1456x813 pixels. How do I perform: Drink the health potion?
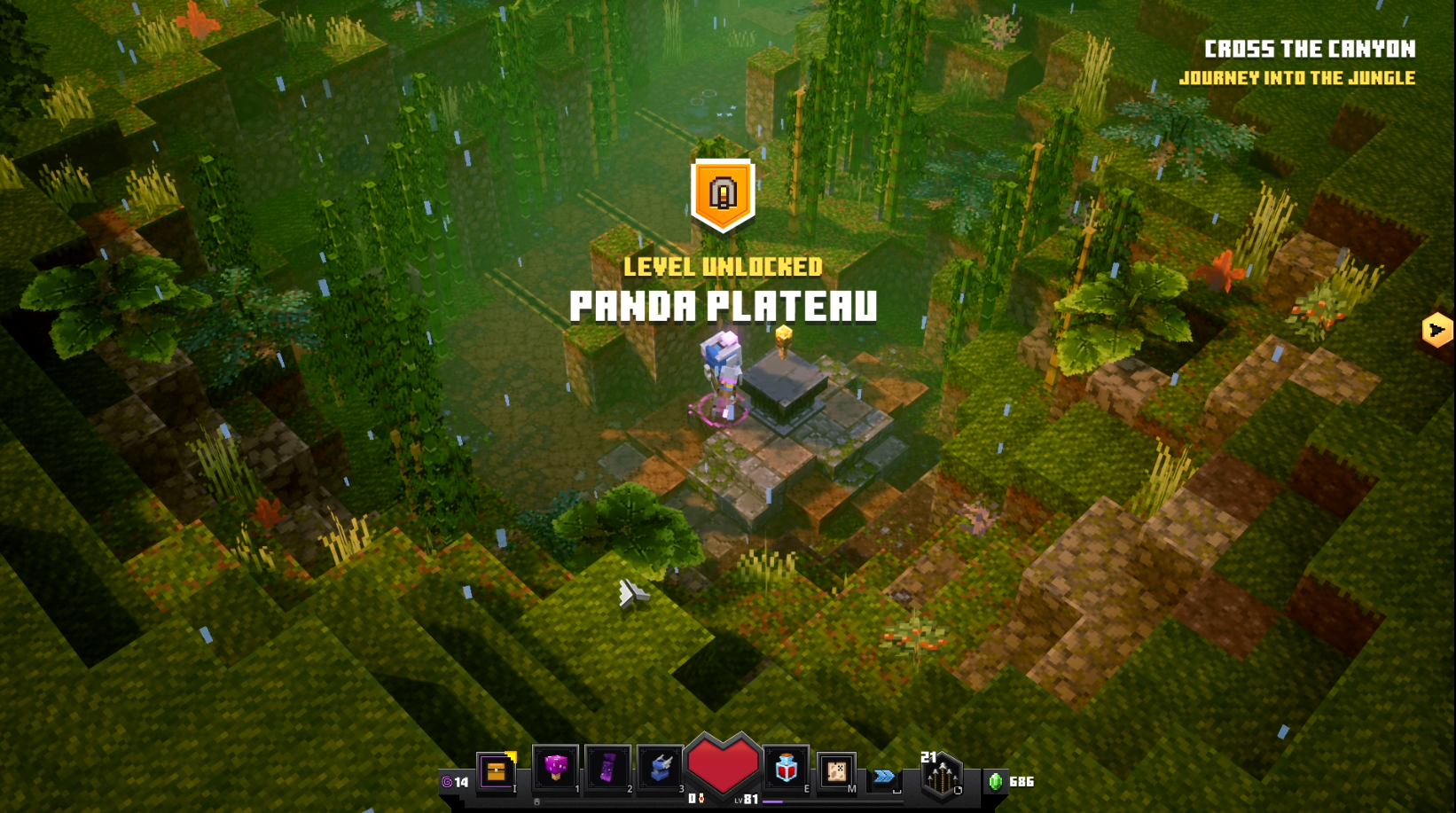[x=786, y=768]
